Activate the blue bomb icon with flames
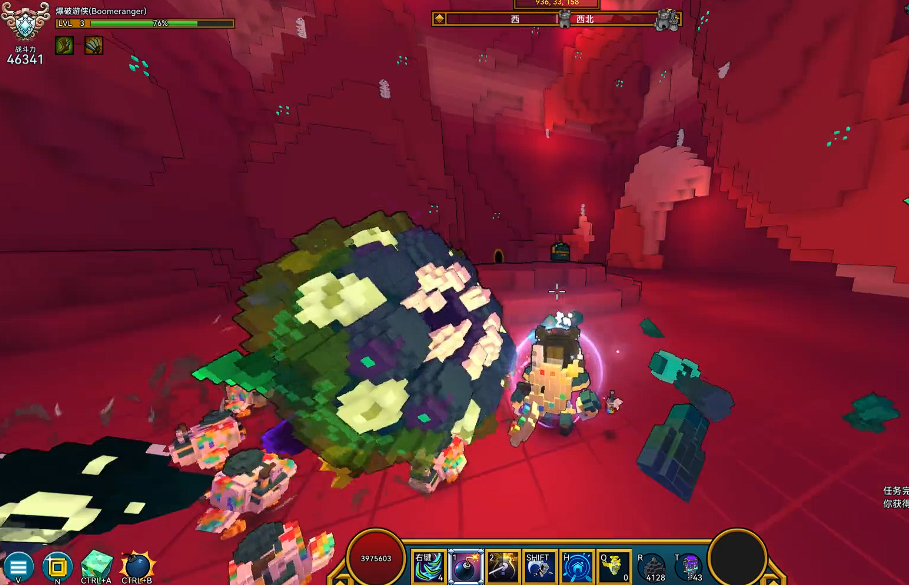 [x=136, y=566]
